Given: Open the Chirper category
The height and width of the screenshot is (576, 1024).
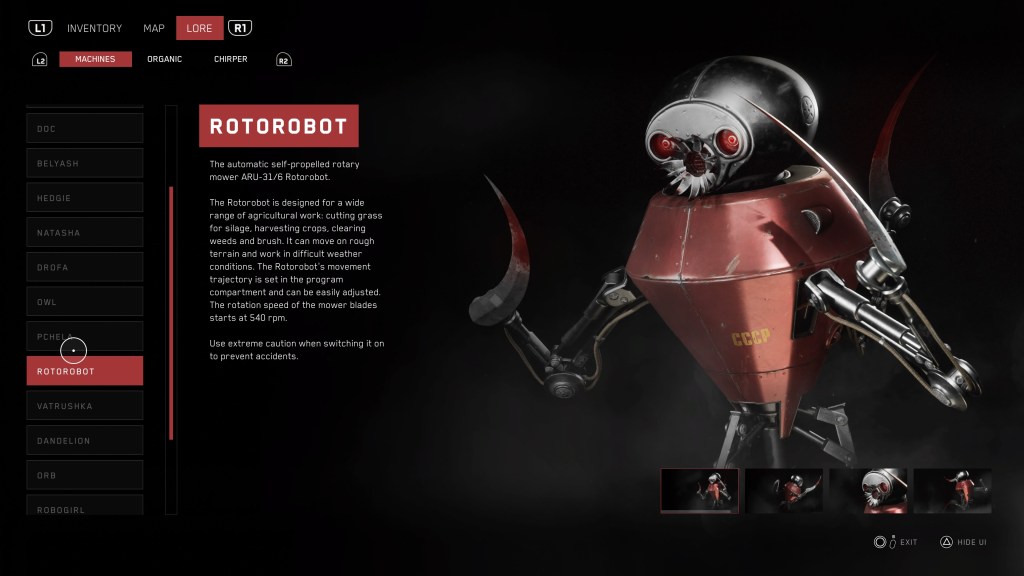Looking at the screenshot, I should tap(230, 59).
